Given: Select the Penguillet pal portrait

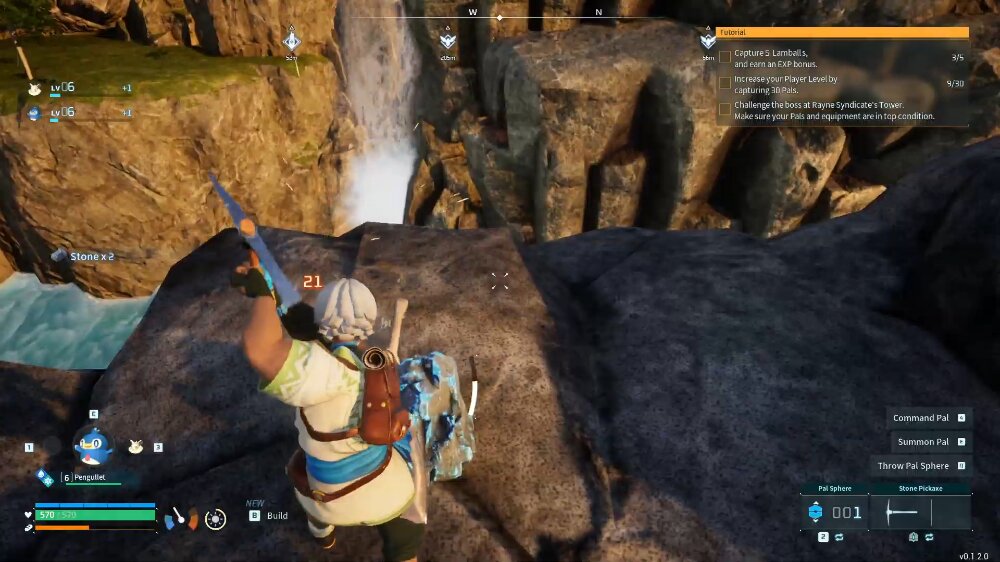Looking at the screenshot, I should 92,445.
